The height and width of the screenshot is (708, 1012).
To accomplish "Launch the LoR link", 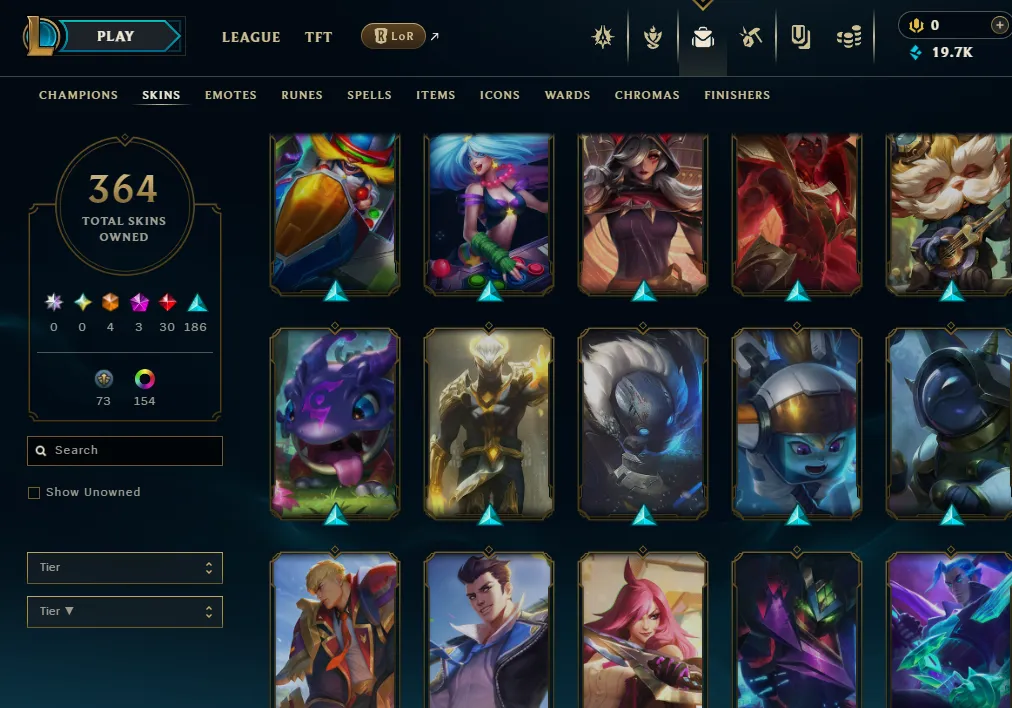I will (393, 37).
